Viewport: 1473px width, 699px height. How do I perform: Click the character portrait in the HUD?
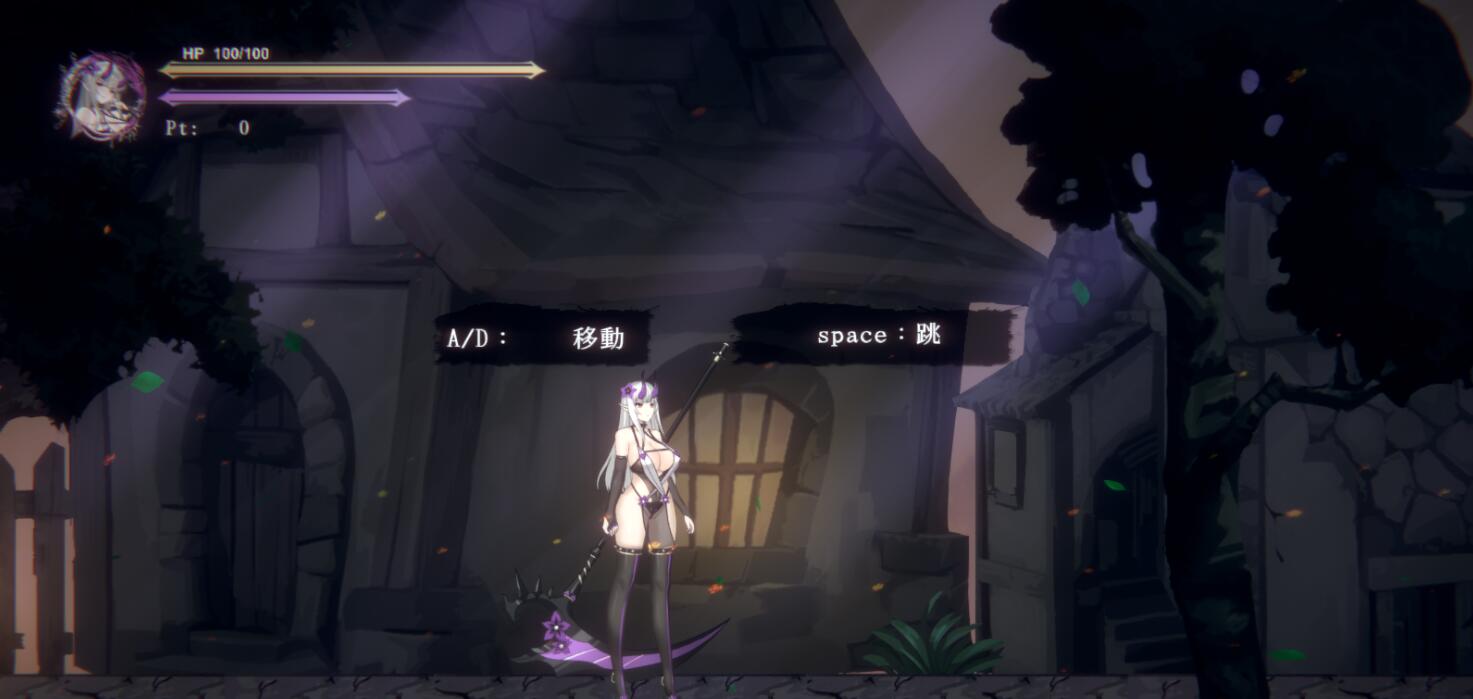tap(101, 97)
